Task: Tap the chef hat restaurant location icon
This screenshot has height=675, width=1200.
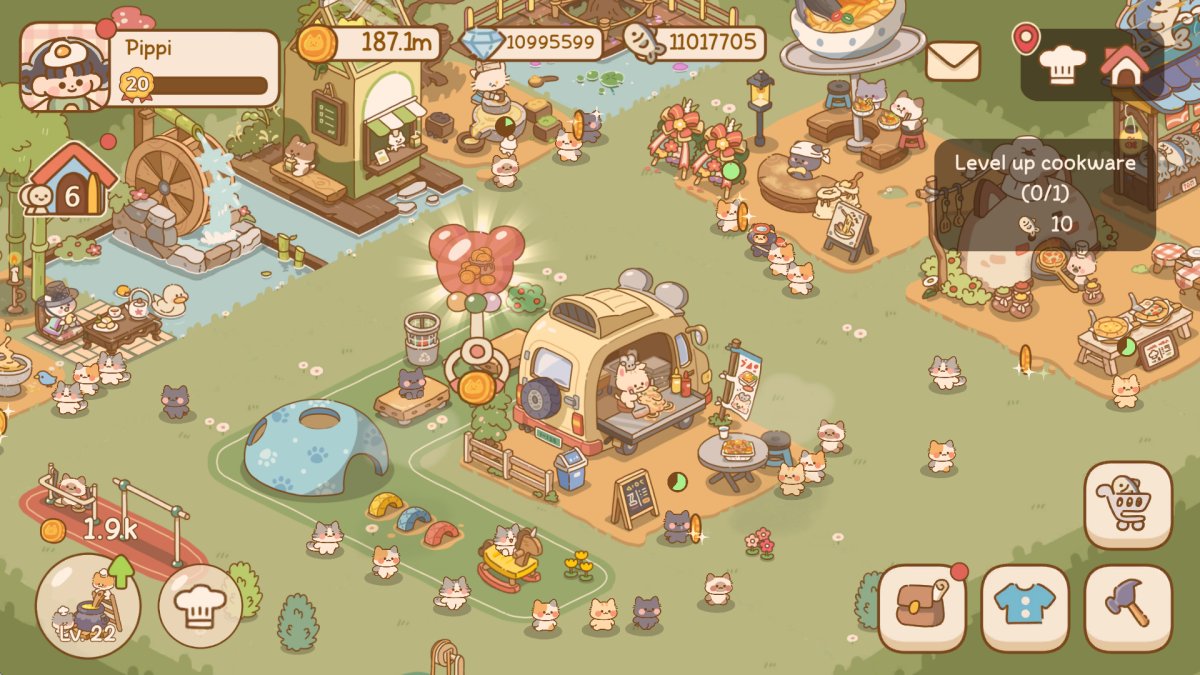Action: point(1062,65)
